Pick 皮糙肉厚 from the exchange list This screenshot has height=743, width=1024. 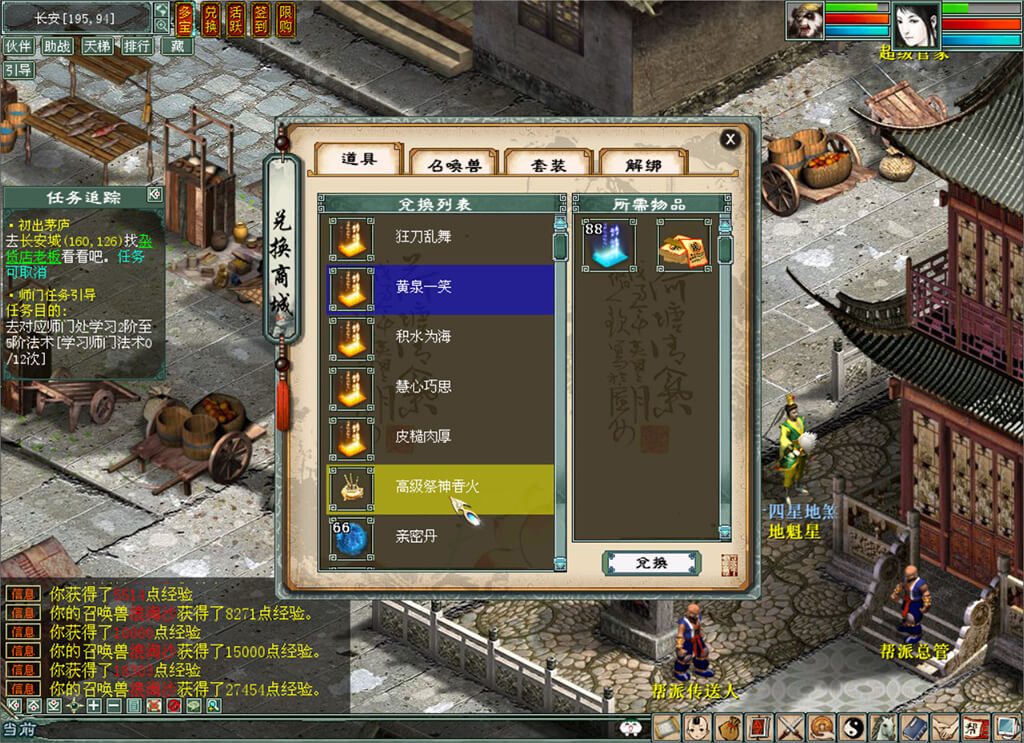click(442, 436)
